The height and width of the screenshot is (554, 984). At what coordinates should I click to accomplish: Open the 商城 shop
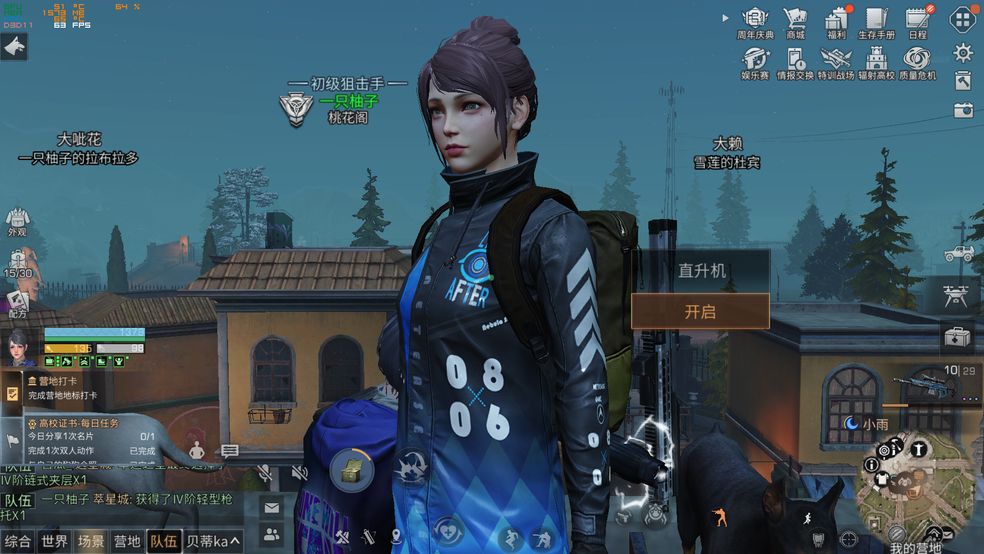point(795,20)
